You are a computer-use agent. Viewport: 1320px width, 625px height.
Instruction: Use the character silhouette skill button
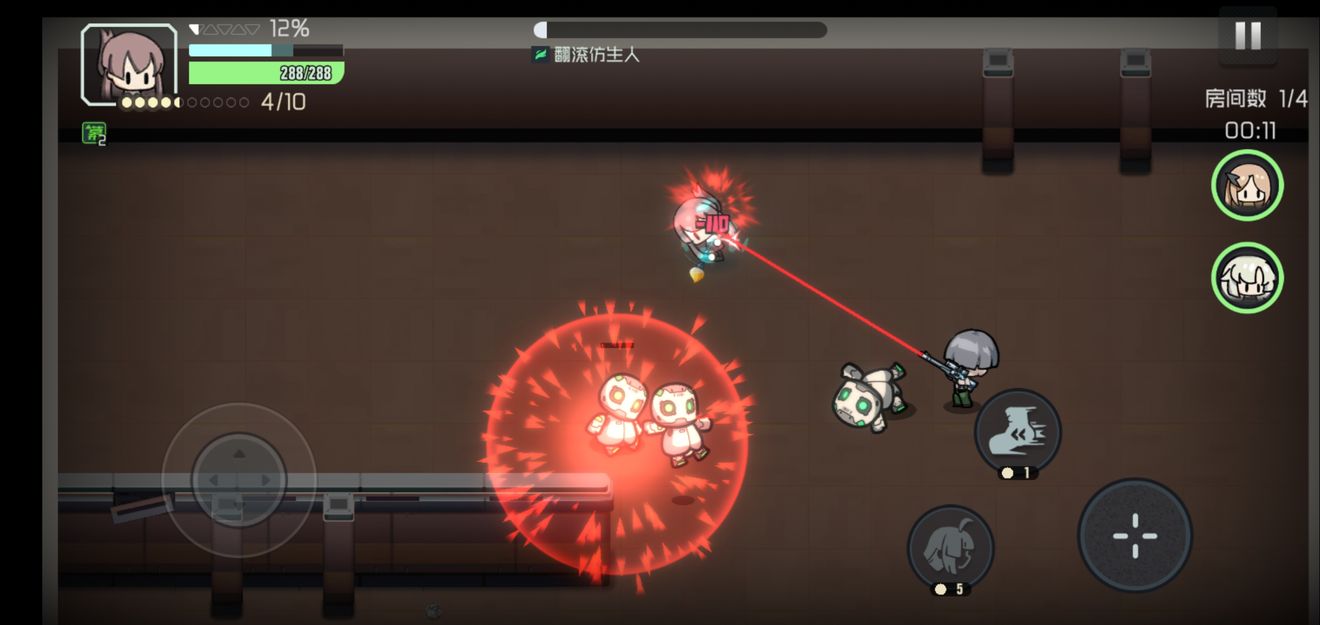pyautogui.click(x=950, y=546)
